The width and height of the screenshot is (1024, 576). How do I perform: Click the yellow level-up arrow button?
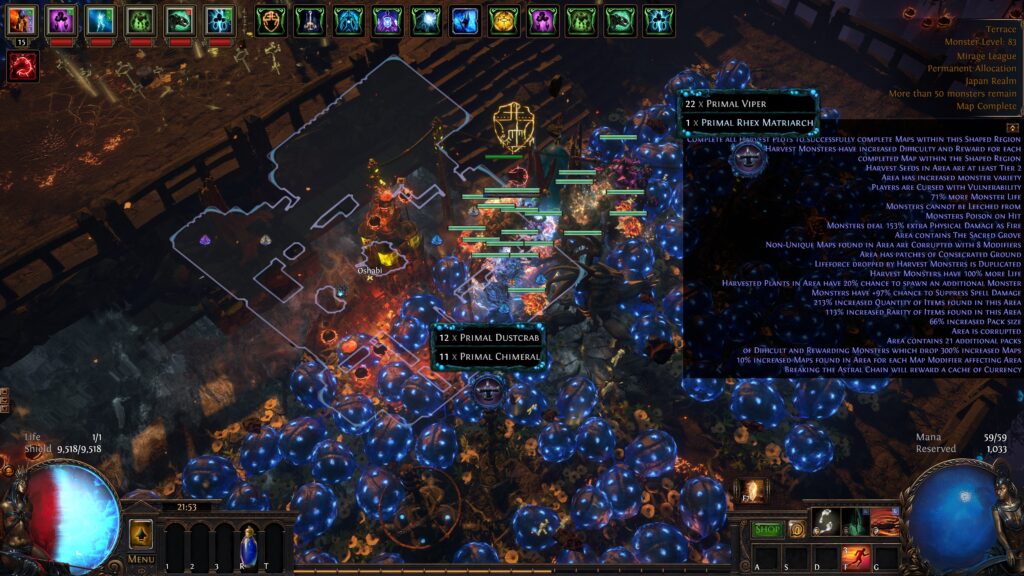point(141,533)
